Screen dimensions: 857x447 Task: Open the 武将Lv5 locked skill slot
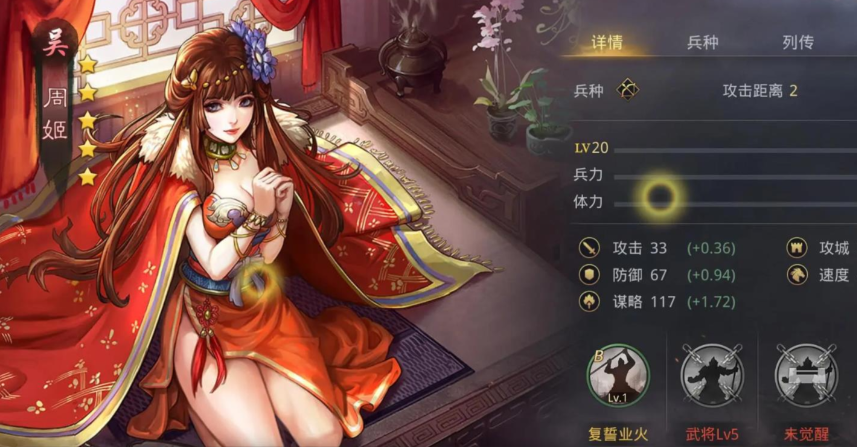(711, 373)
